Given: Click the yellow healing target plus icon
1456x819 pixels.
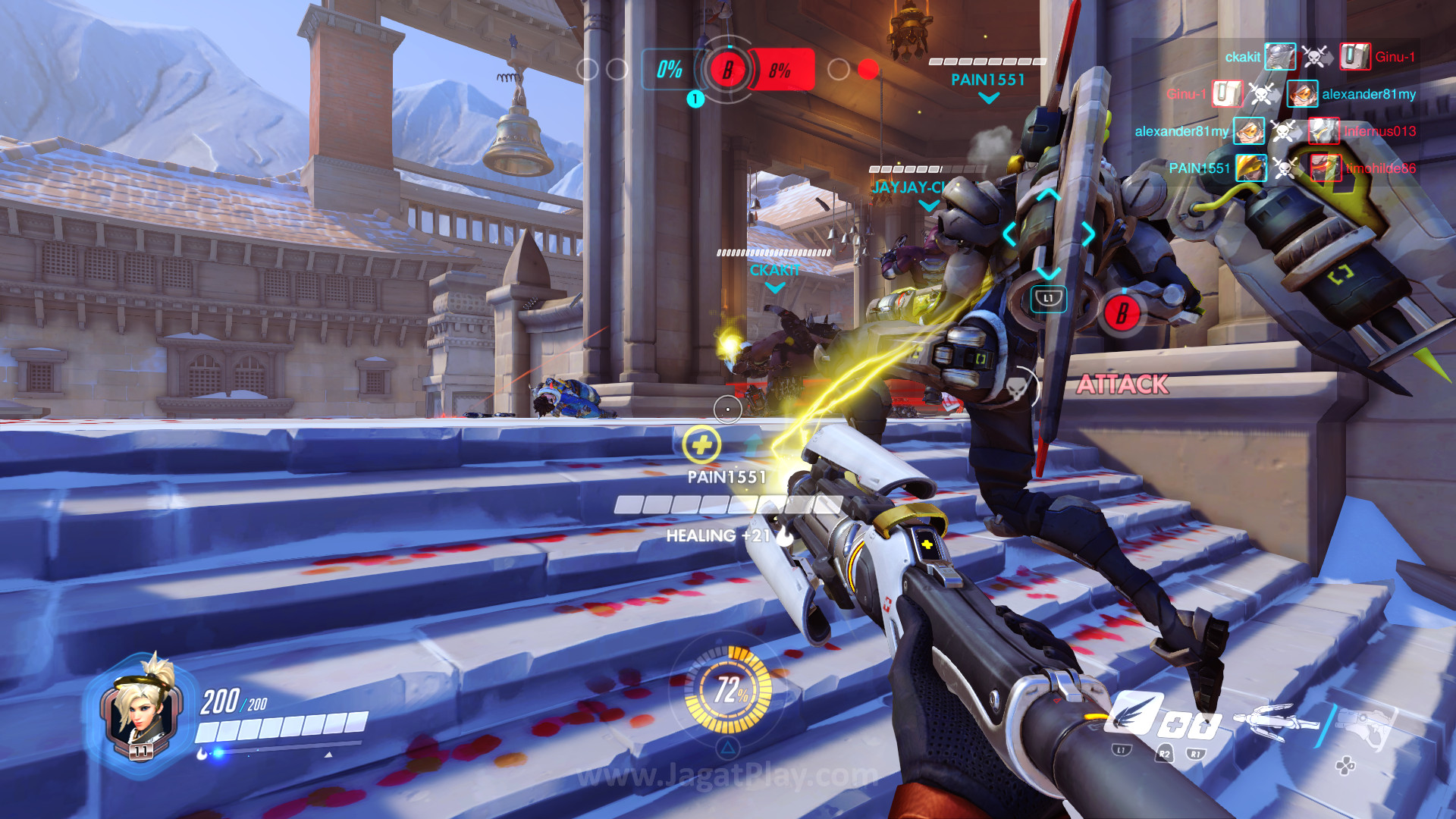Looking at the screenshot, I should click(x=701, y=445).
